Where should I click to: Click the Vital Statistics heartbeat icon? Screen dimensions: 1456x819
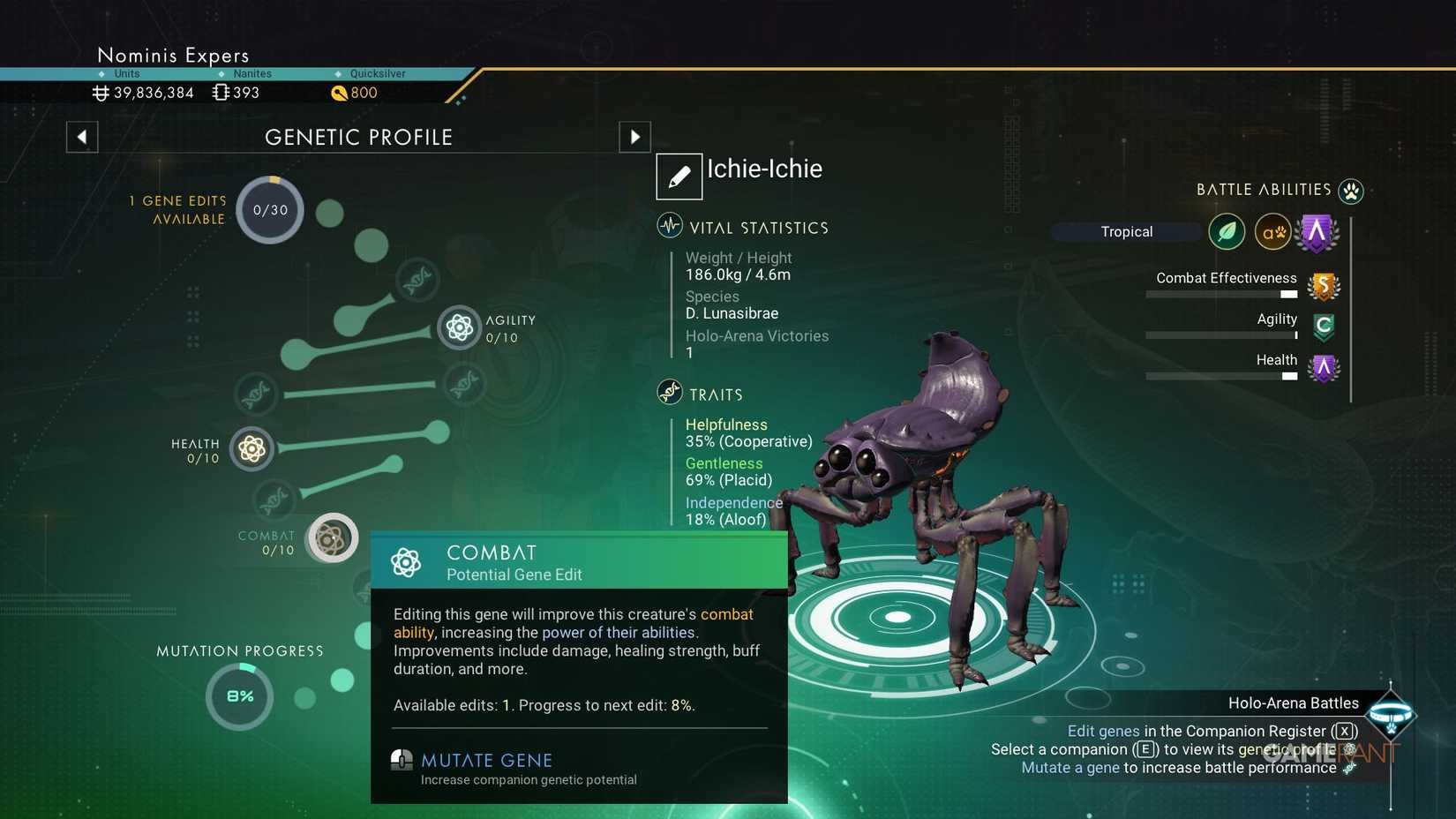tap(668, 225)
